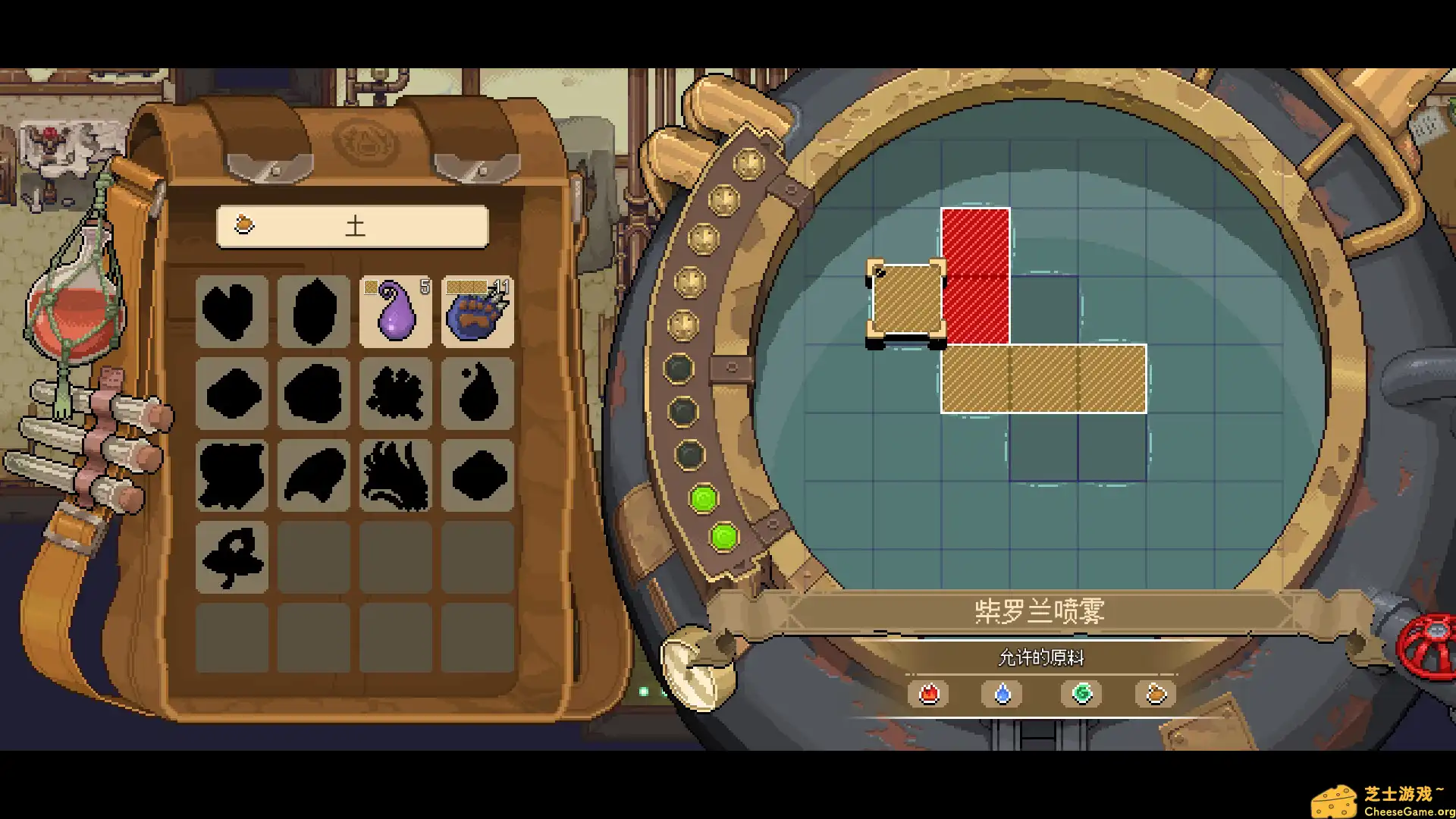Click the red potion bottle hanging on the wall
The width and height of the screenshot is (1456, 819).
tap(73, 311)
